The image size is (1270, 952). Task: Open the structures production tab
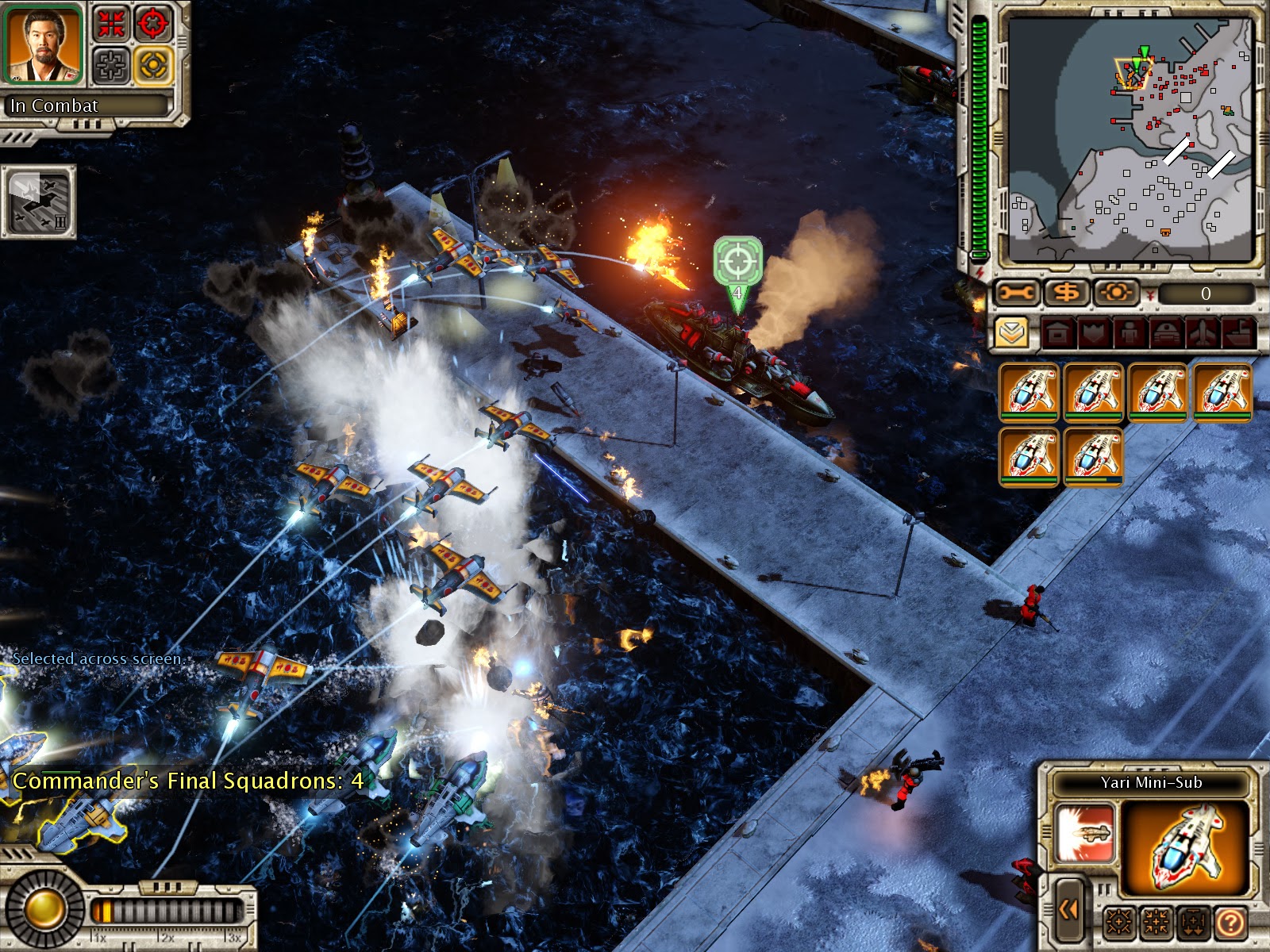coord(1057,333)
